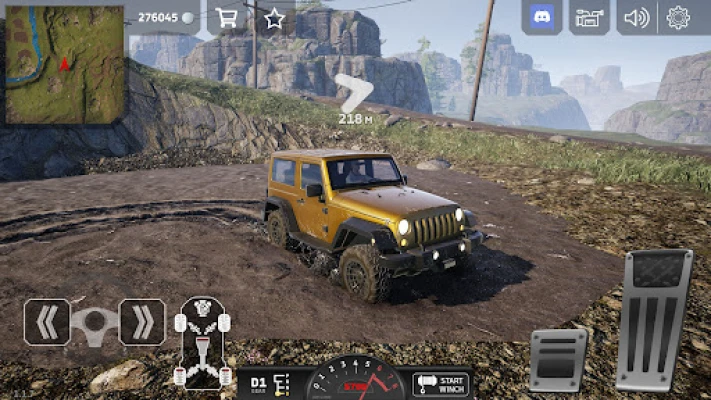
Task: Open the drivetrain differential diagram
Action: tap(202, 342)
